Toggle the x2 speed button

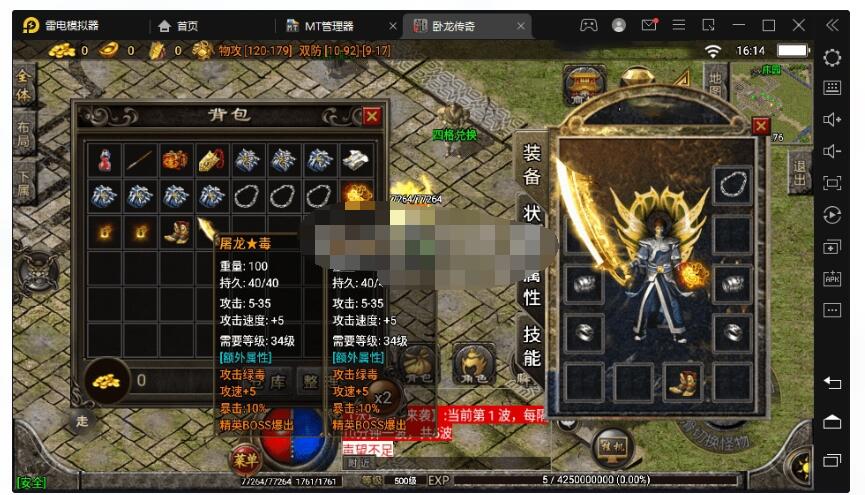382,396
